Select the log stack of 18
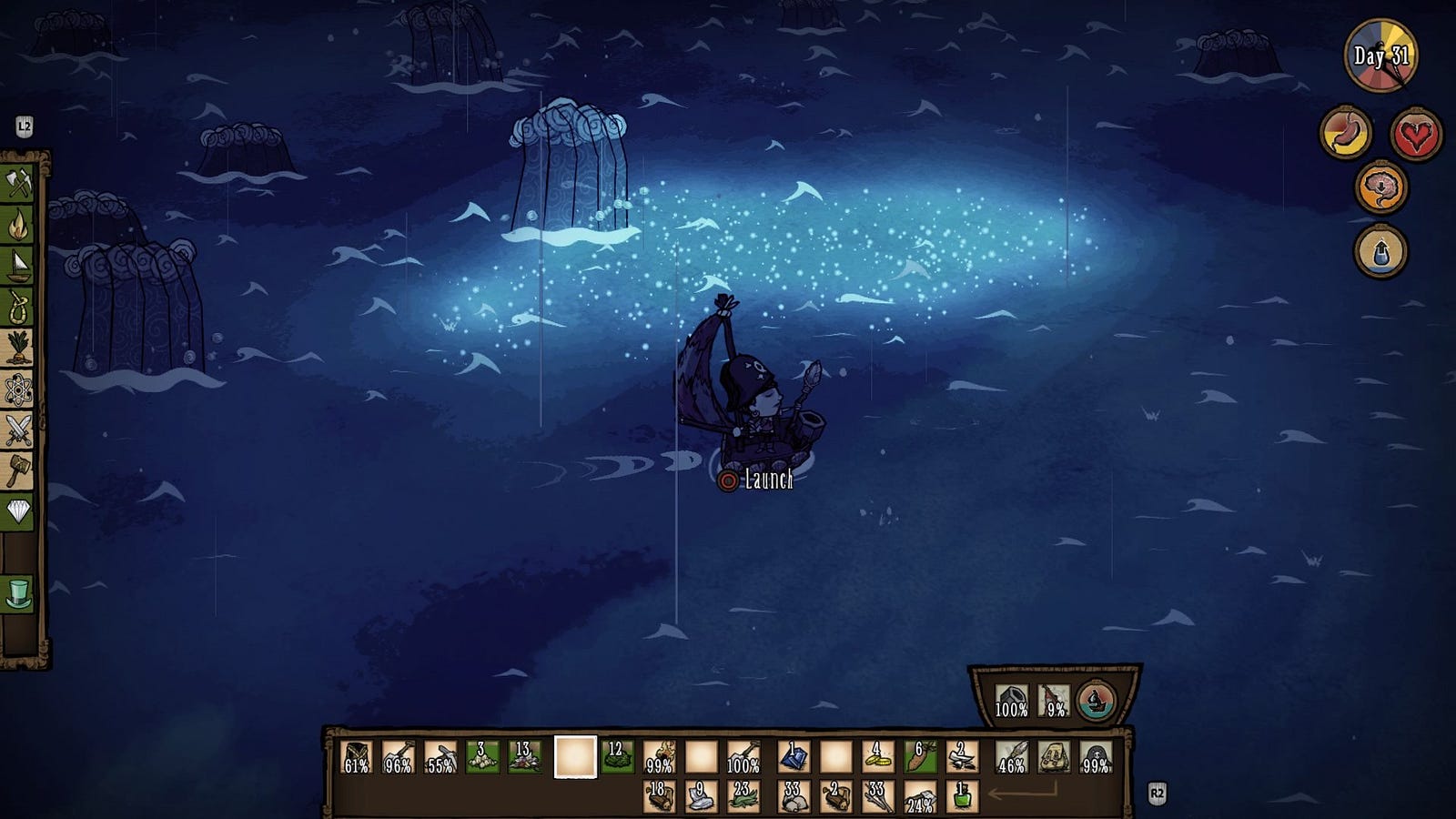 point(658,797)
